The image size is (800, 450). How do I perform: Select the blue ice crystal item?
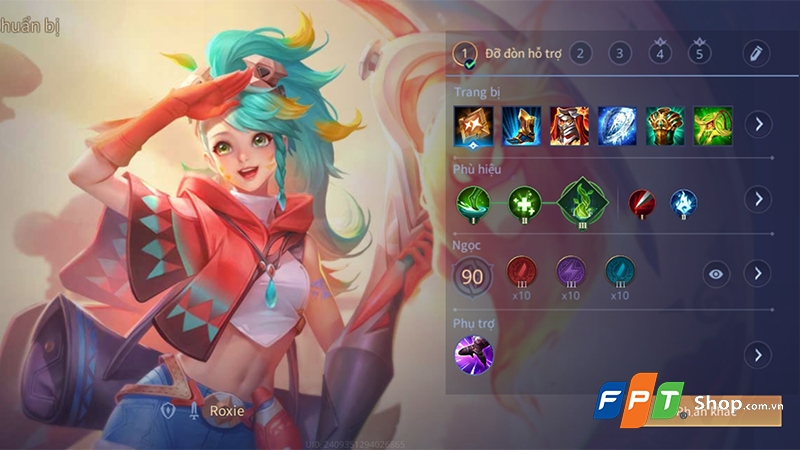point(617,125)
